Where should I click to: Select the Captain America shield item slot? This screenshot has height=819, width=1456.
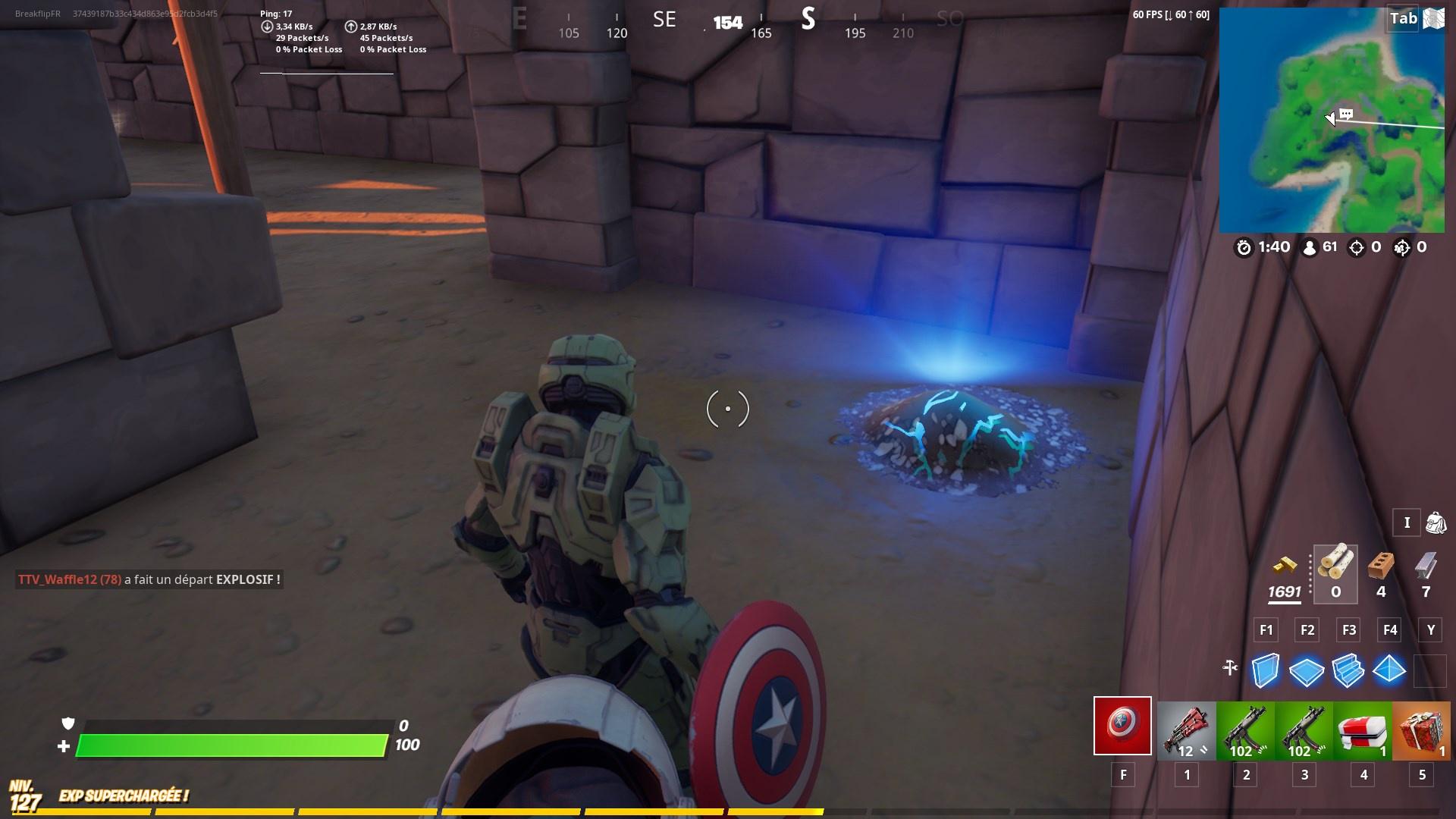1122,726
